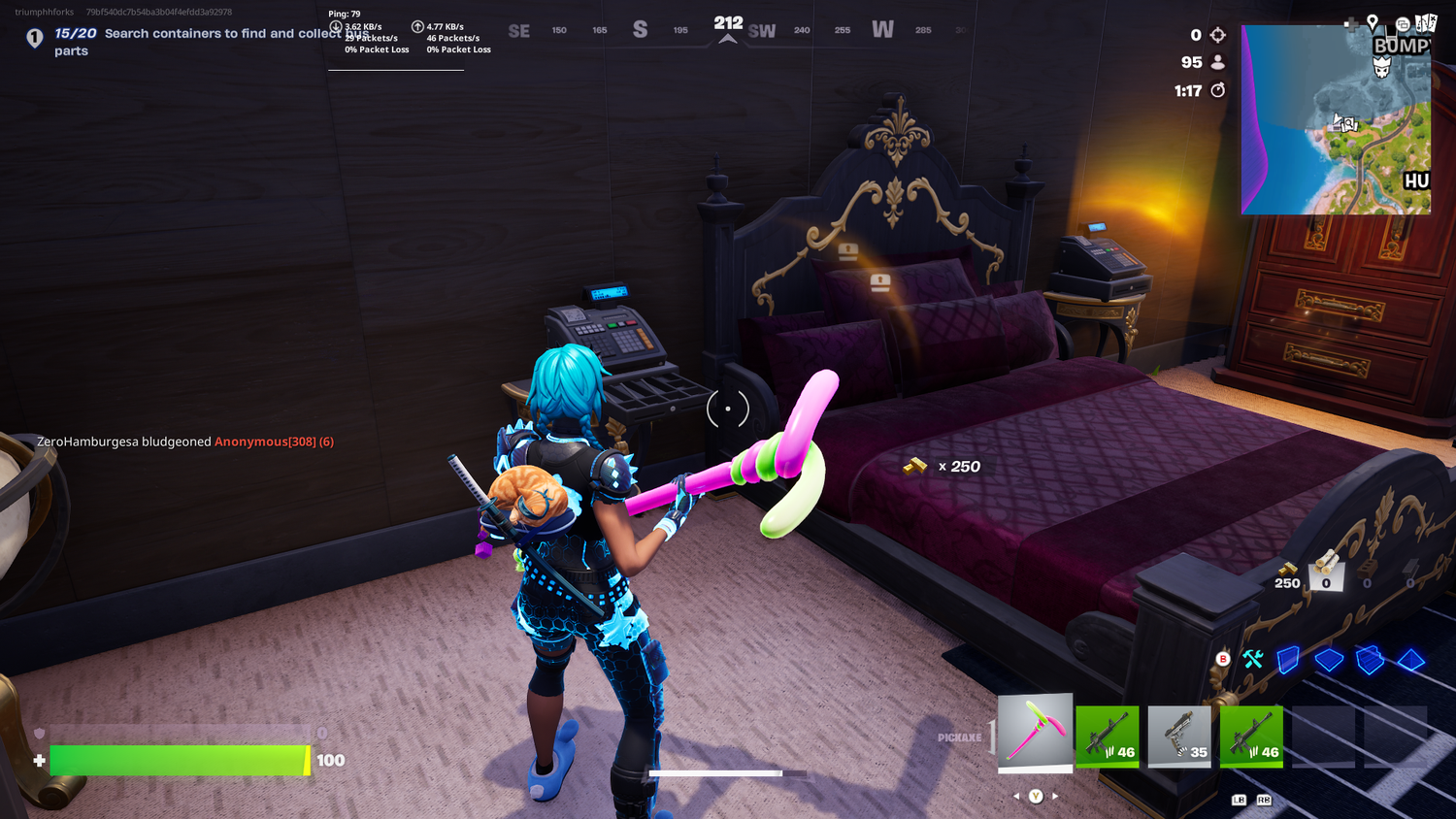Select the wall building piece icon

[x=1288, y=661]
